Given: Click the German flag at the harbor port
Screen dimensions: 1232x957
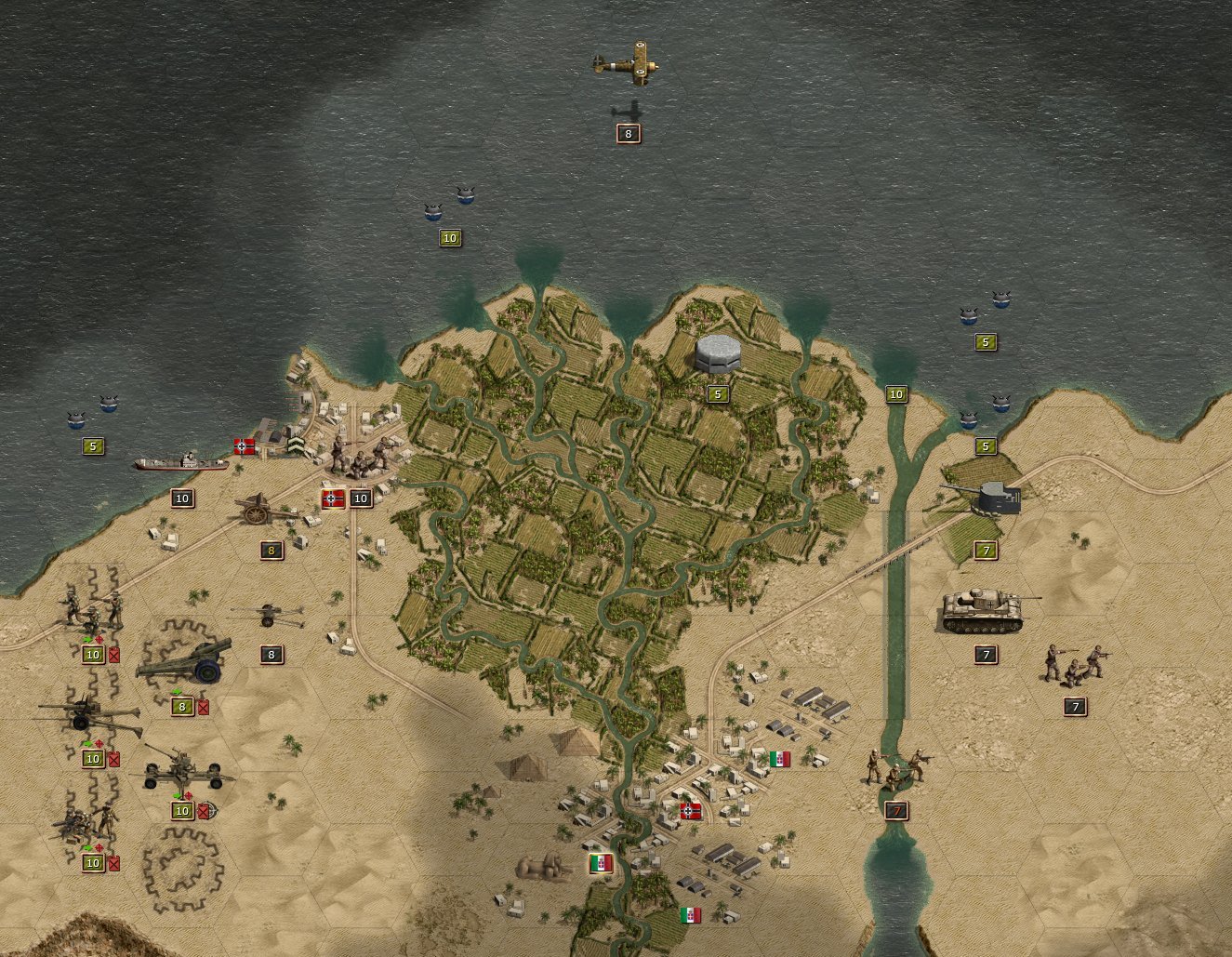Looking at the screenshot, I should coord(244,445).
